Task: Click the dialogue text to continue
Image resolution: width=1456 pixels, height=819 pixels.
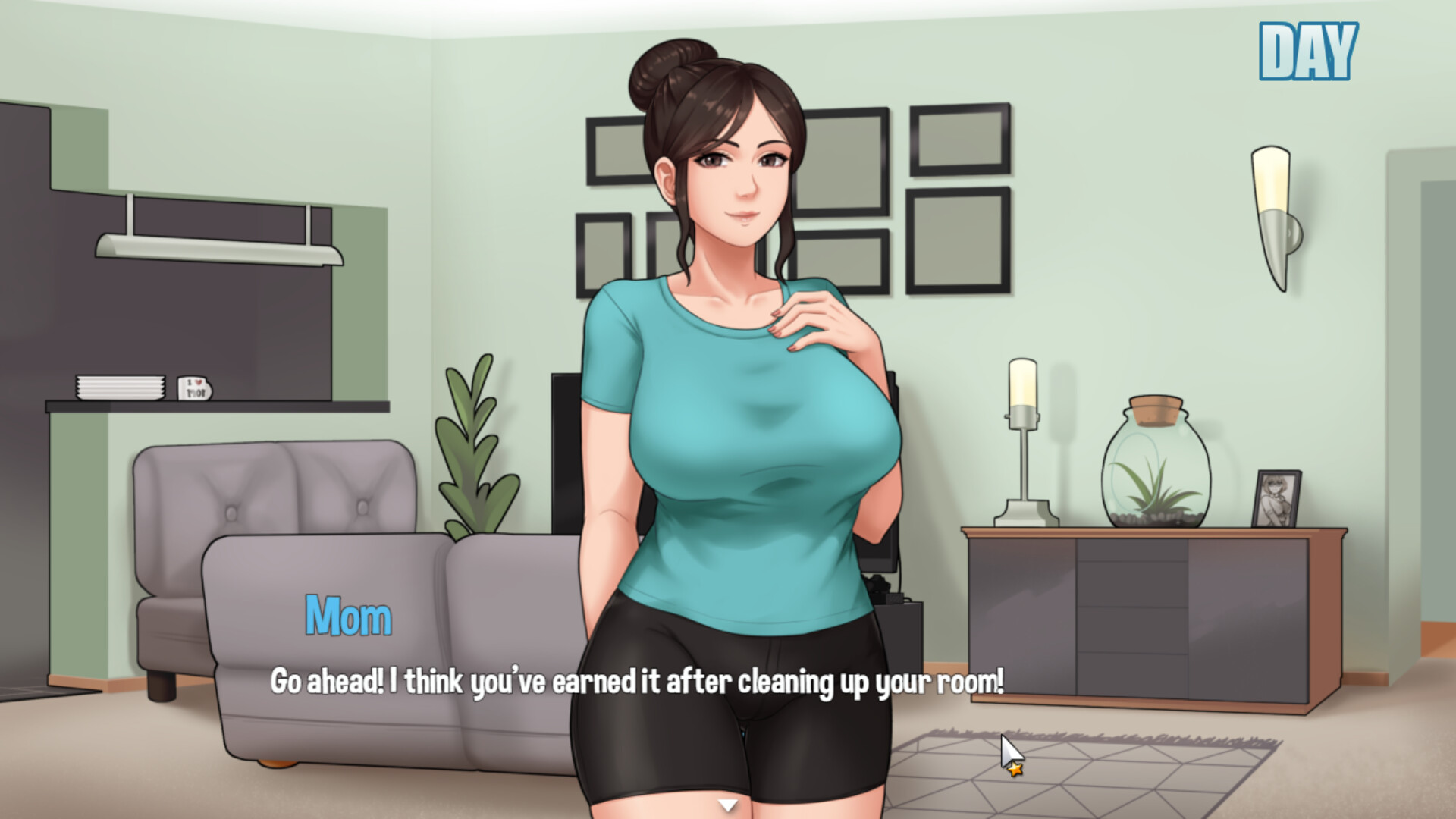Action: (637, 681)
